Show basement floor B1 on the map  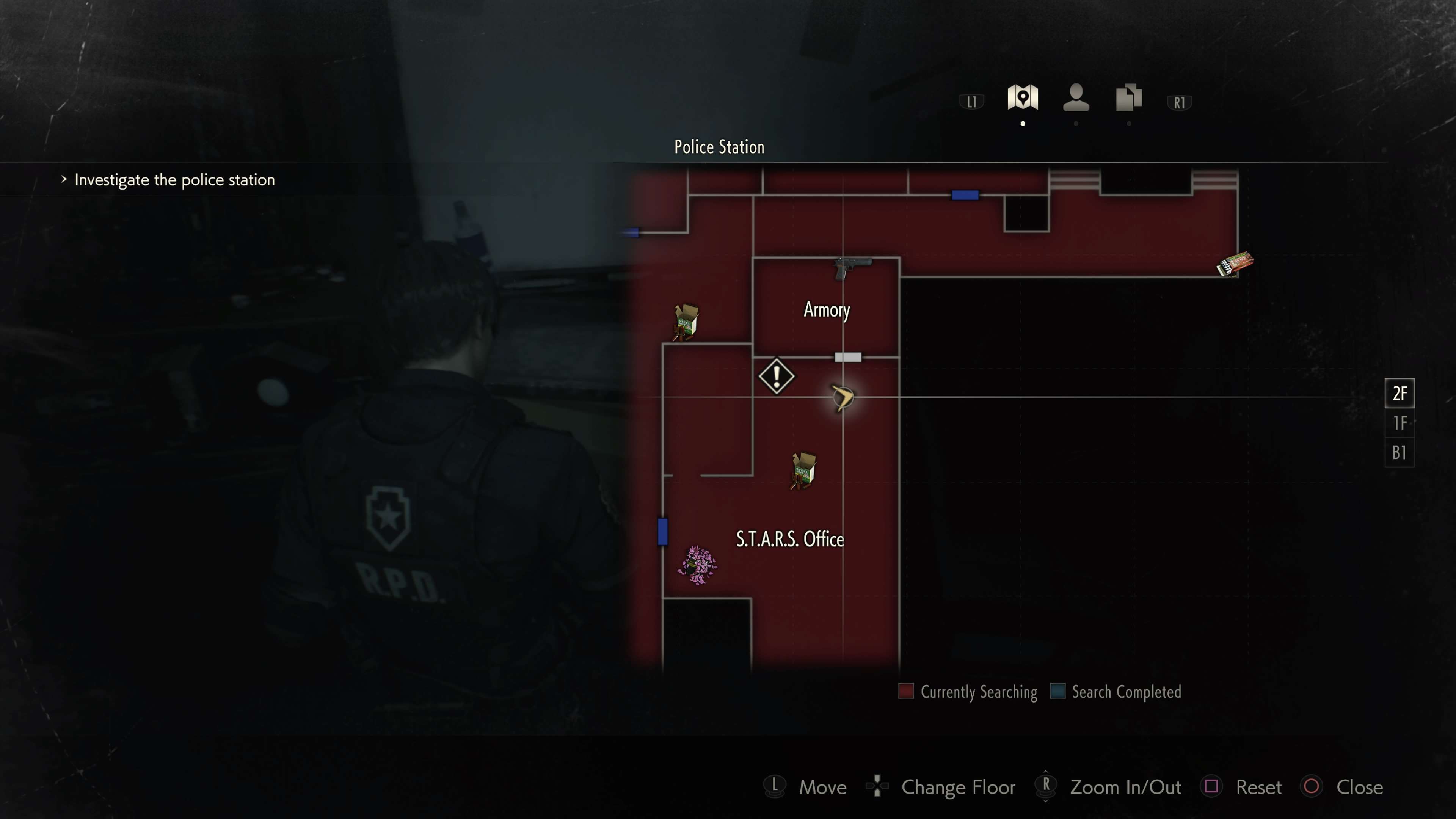click(x=1400, y=453)
